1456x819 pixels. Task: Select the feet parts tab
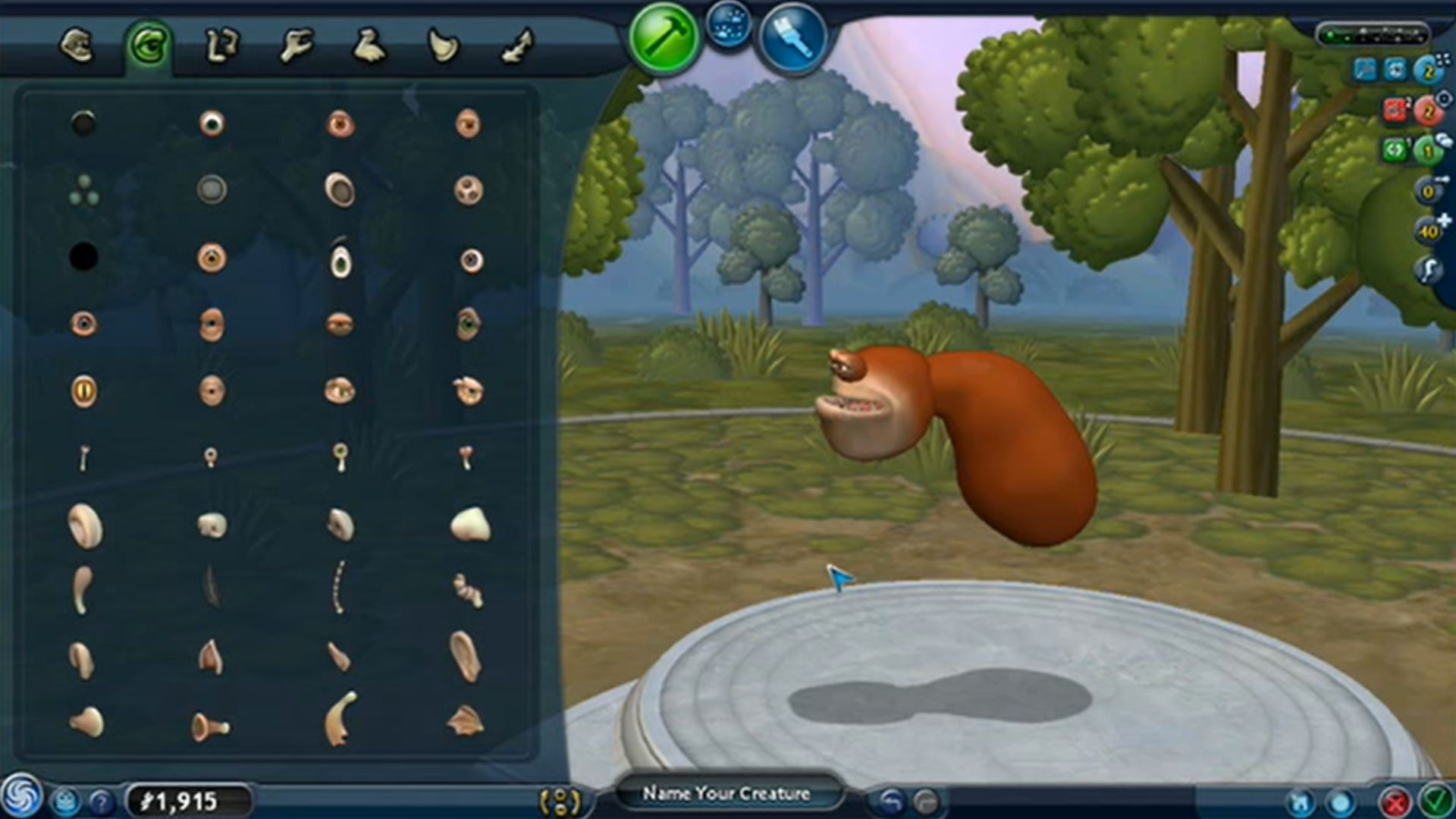370,45
